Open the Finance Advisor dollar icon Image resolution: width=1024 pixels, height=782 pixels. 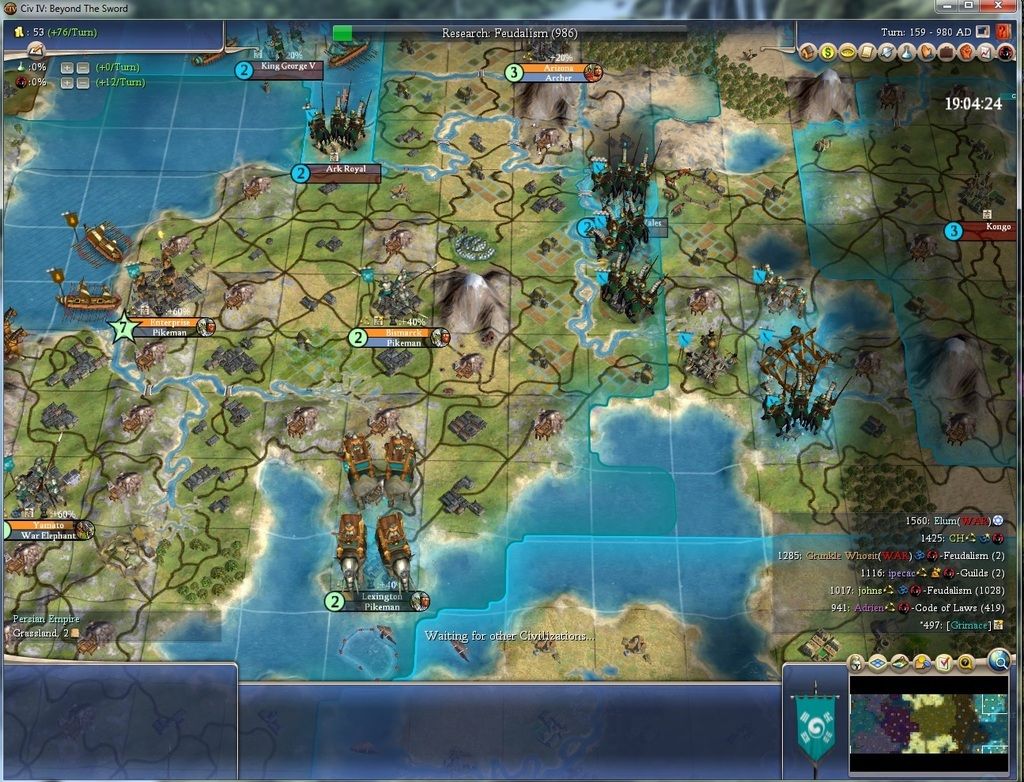click(829, 51)
